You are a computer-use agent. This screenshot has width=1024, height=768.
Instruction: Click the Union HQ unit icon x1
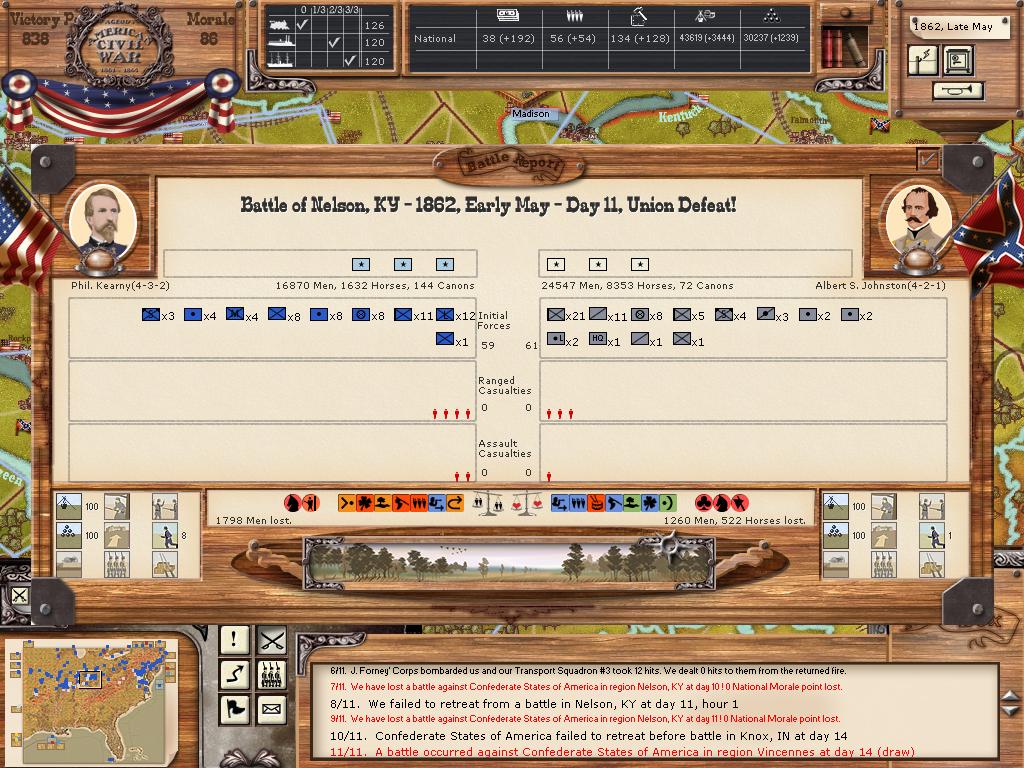(x=446, y=341)
